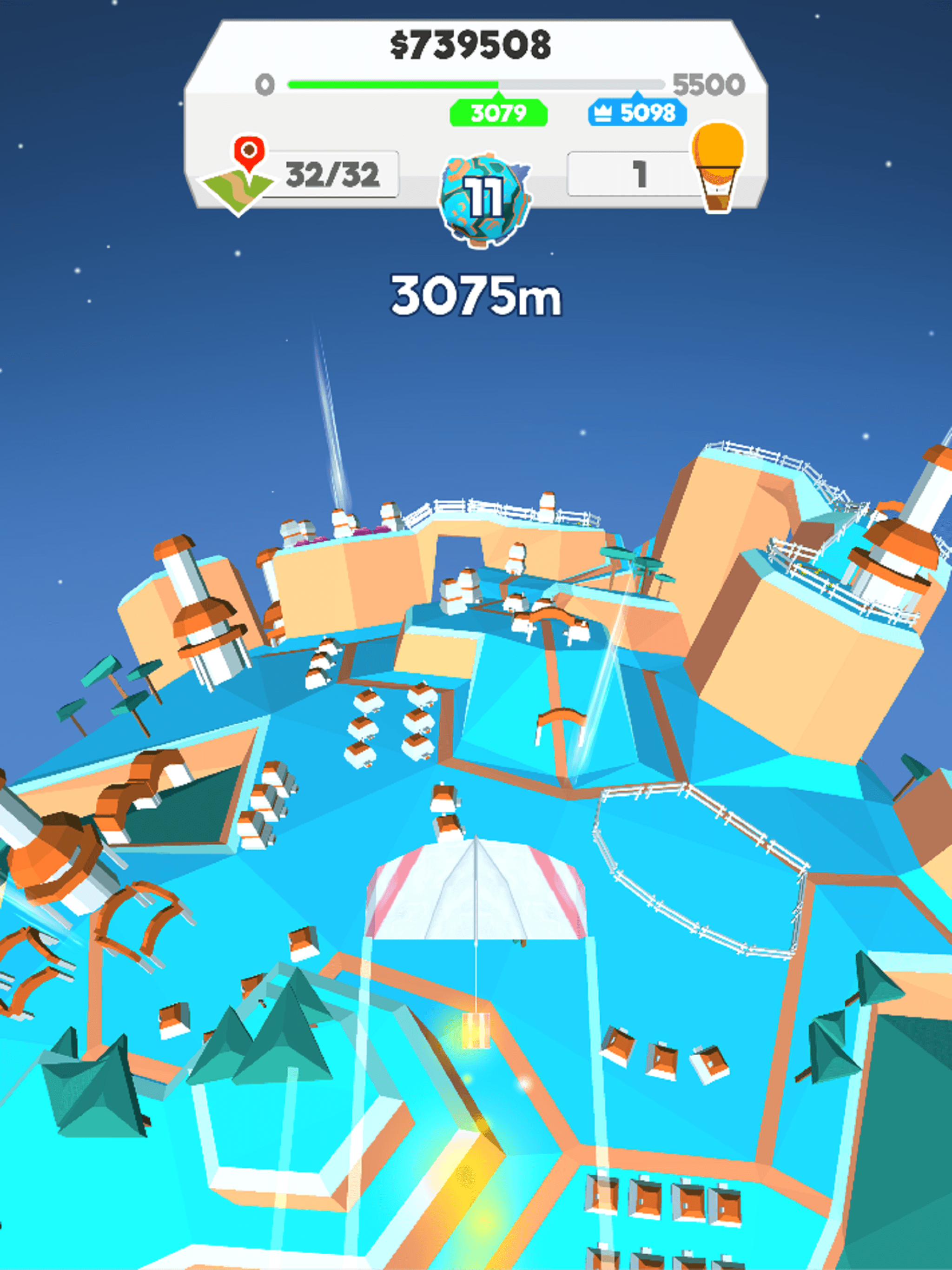Tap the blue crown badge showing 5098
Viewport: 952px width, 1270px height.
pos(637,112)
